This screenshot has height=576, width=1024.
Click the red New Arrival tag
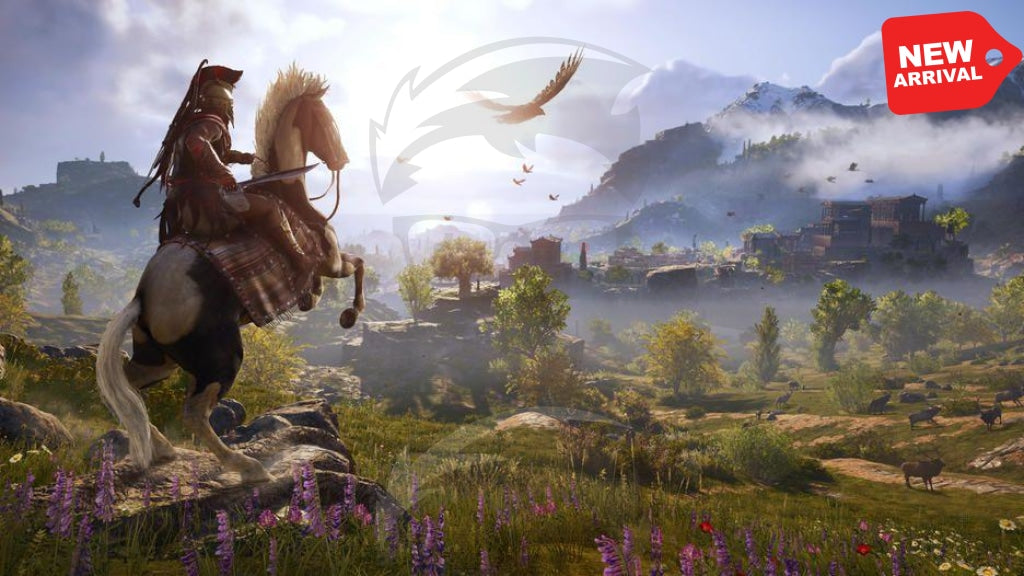944,62
